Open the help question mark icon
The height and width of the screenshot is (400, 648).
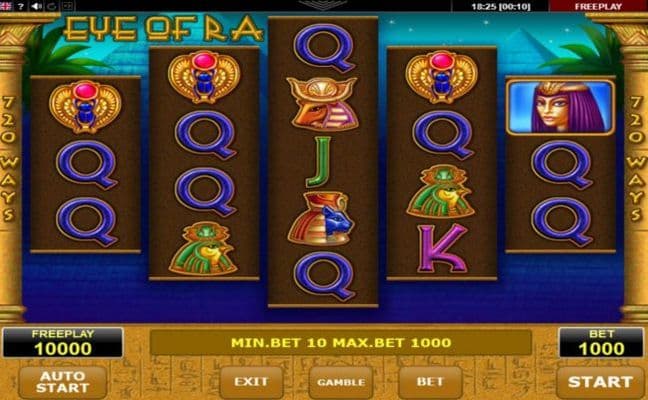21,5
